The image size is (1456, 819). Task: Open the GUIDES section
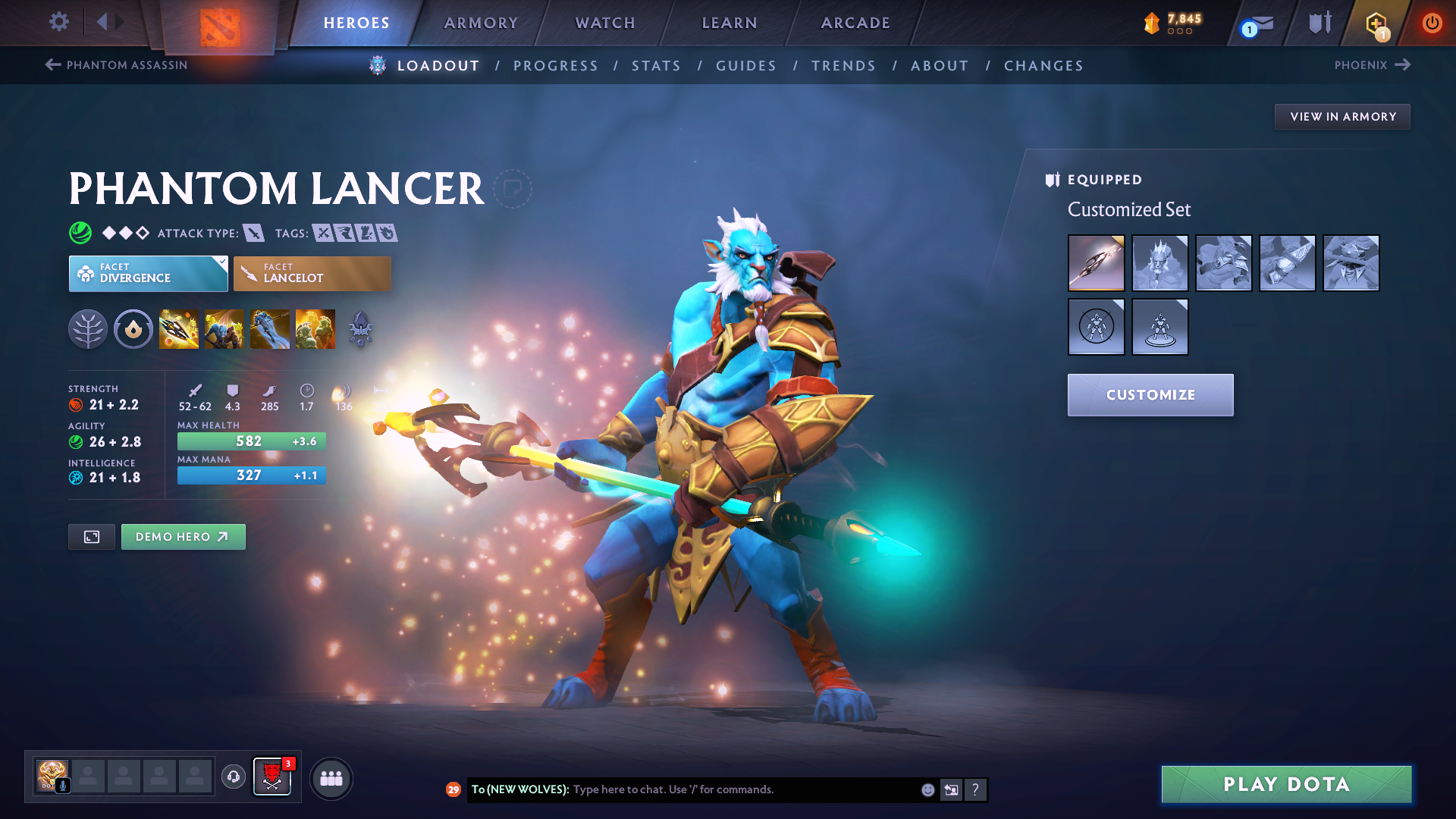(x=745, y=66)
